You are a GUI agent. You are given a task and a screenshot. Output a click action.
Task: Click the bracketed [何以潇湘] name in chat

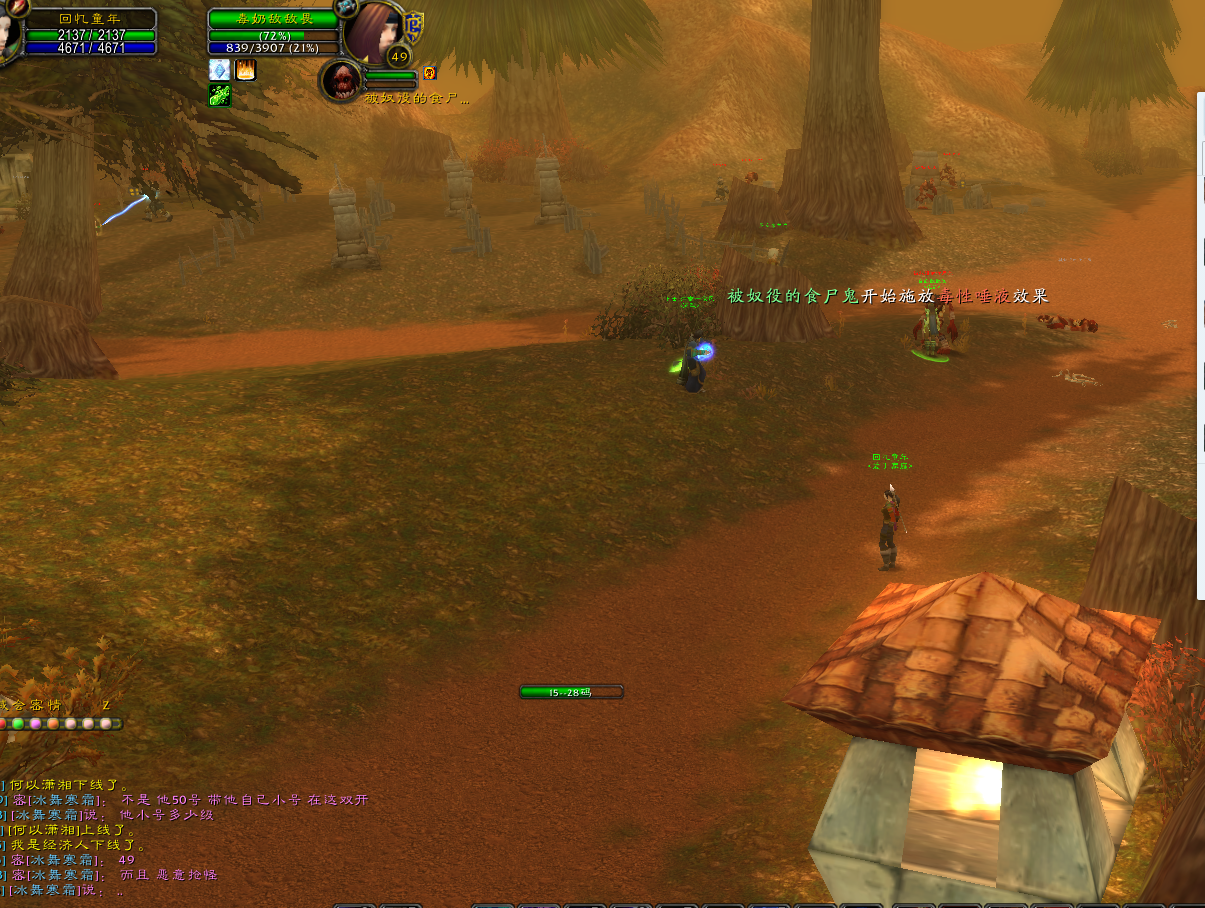coord(42,829)
